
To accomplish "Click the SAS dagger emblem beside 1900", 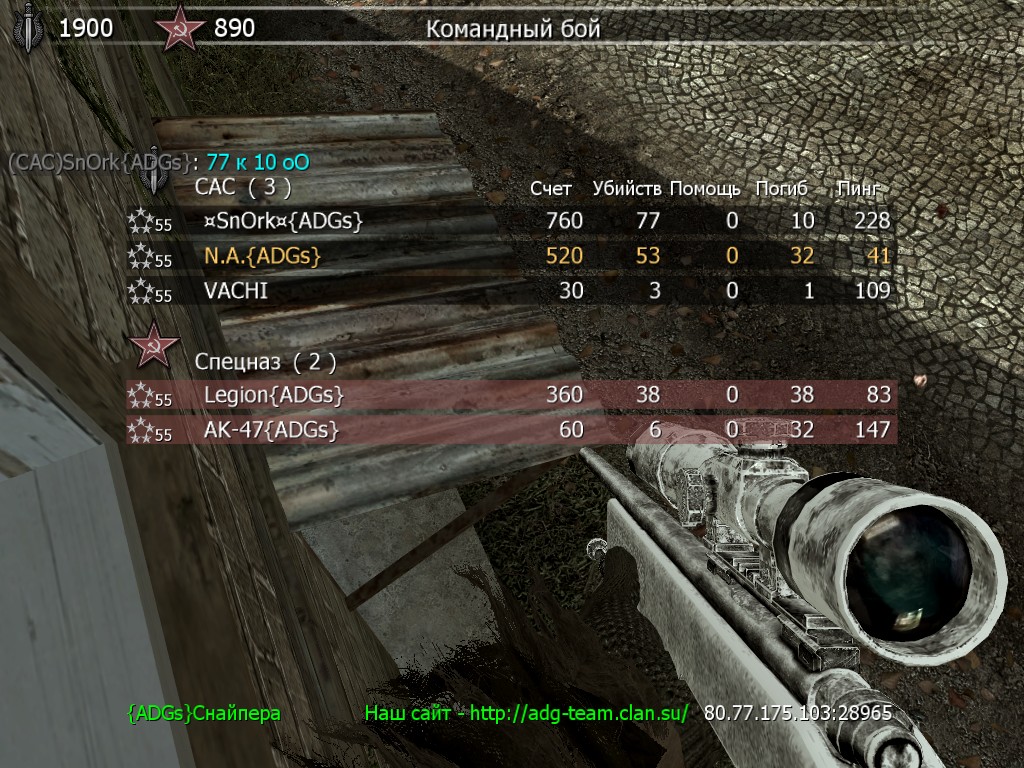I will pos(28,29).
